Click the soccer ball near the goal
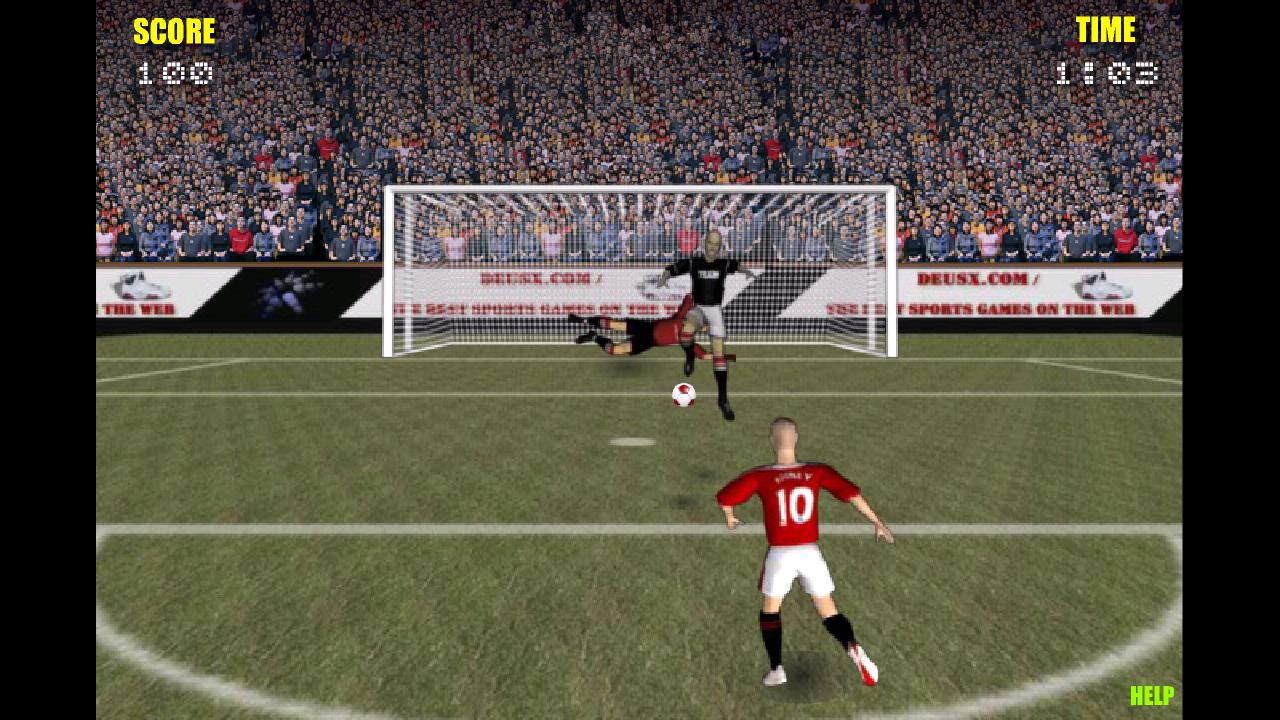 pyautogui.click(x=681, y=394)
